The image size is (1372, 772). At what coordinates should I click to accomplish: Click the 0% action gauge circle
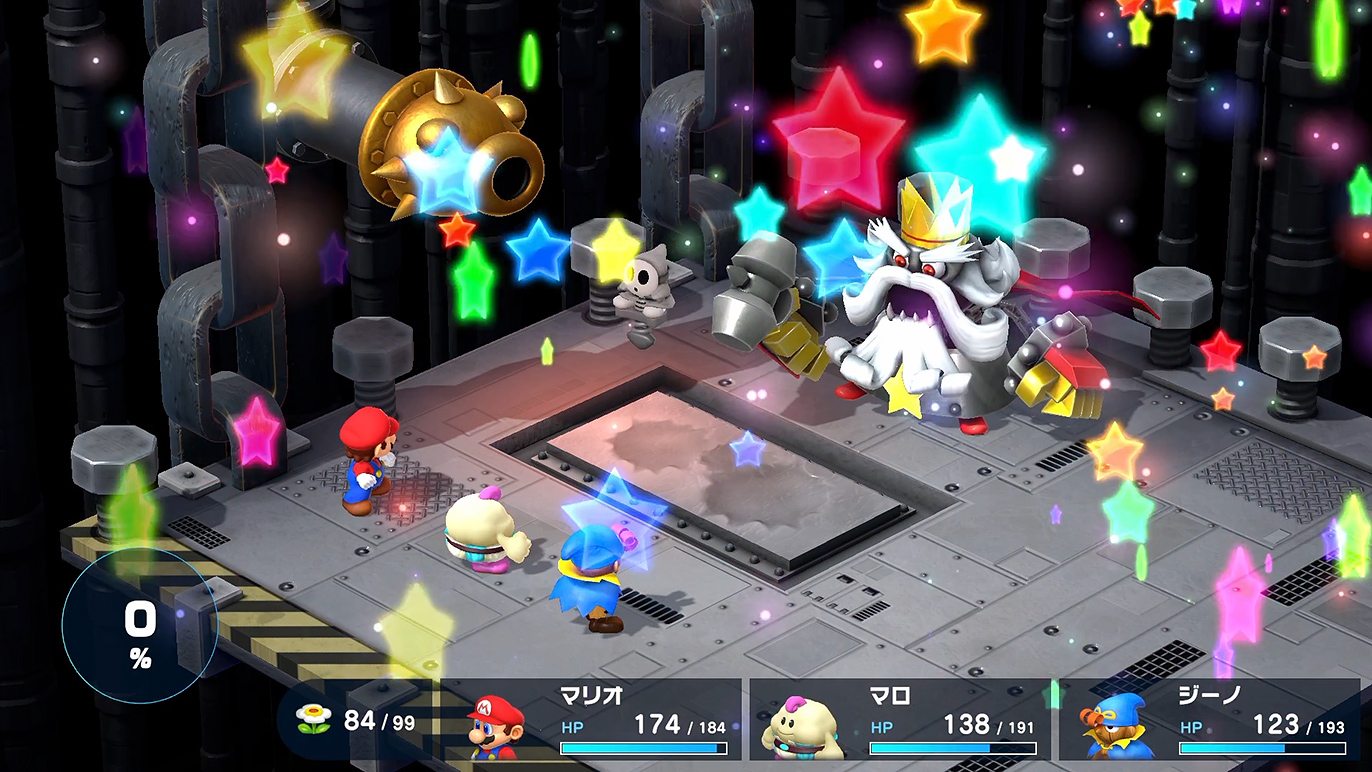click(x=139, y=628)
